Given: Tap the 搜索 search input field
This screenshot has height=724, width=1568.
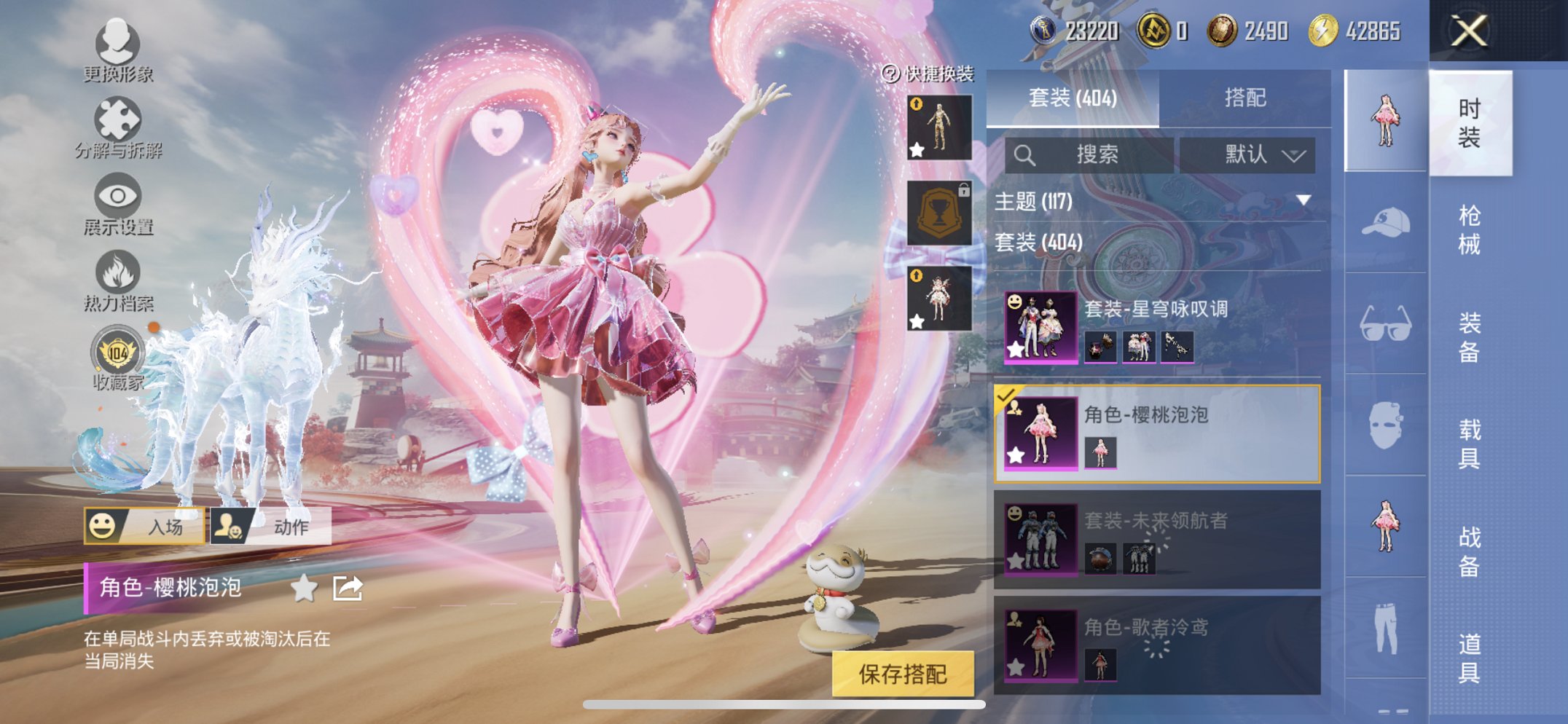Looking at the screenshot, I should pyautogui.click(x=1093, y=155).
